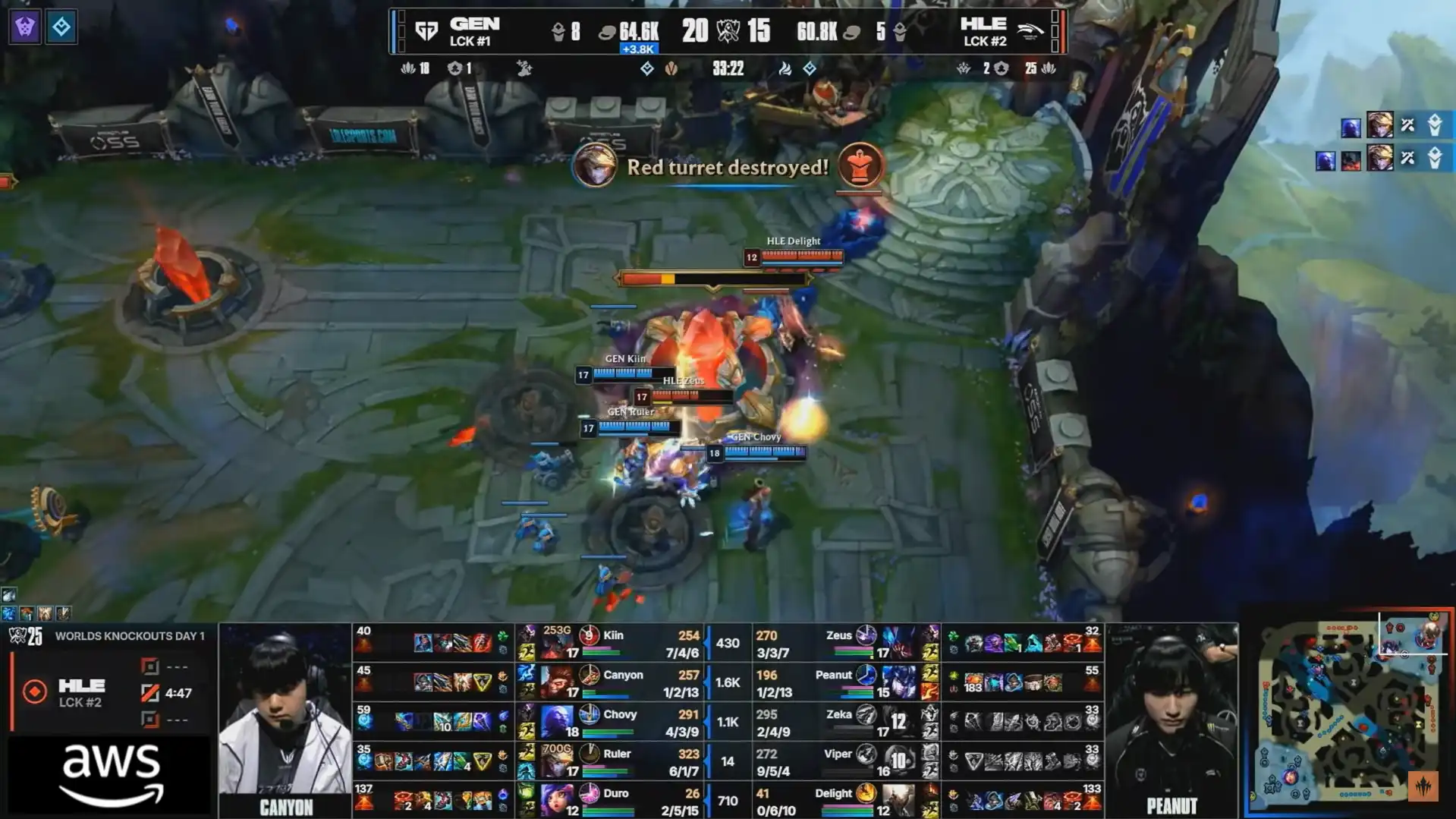This screenshot has width=1456, height=819.
Task: Choose Zeka's greyed-out champion portrait
Action: [898, 722]
